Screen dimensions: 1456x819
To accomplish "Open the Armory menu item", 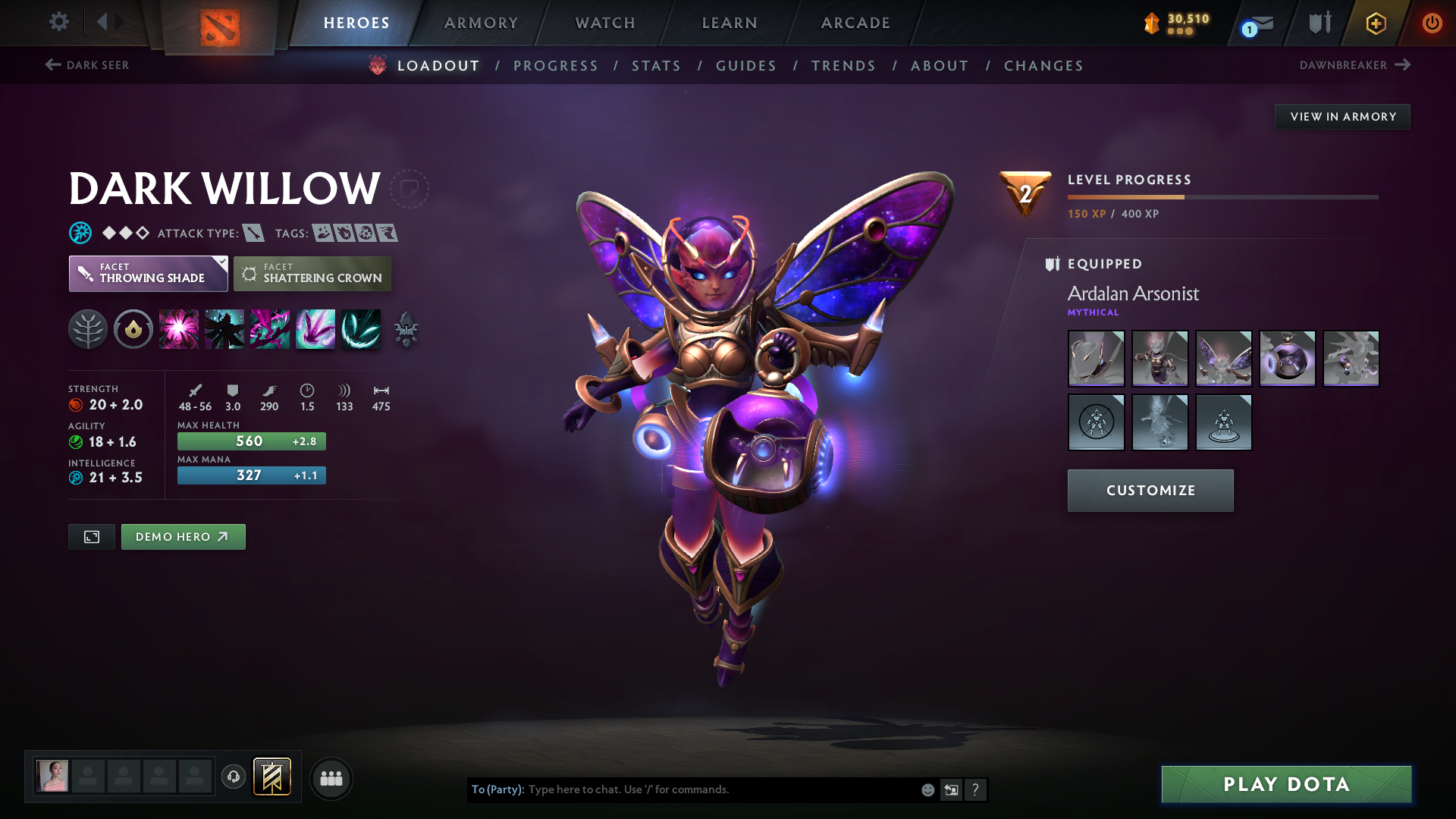I will [x=481, y=23].
